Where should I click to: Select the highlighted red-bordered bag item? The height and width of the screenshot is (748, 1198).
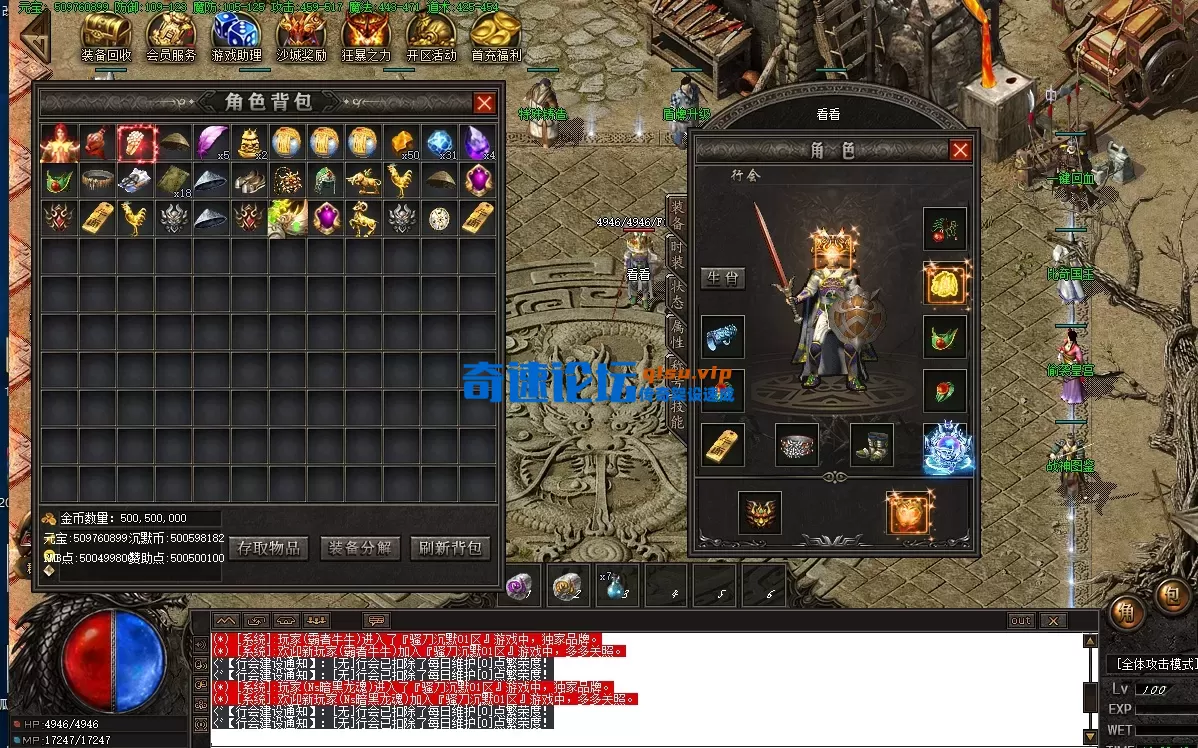[136, 143]
